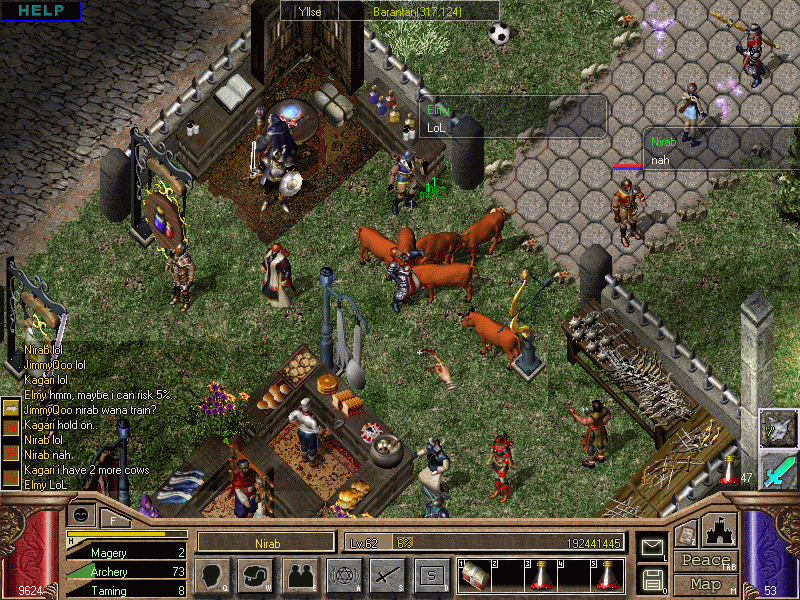Click the F tab above skill list
This screenshot has height=600, width=800.
114,518
